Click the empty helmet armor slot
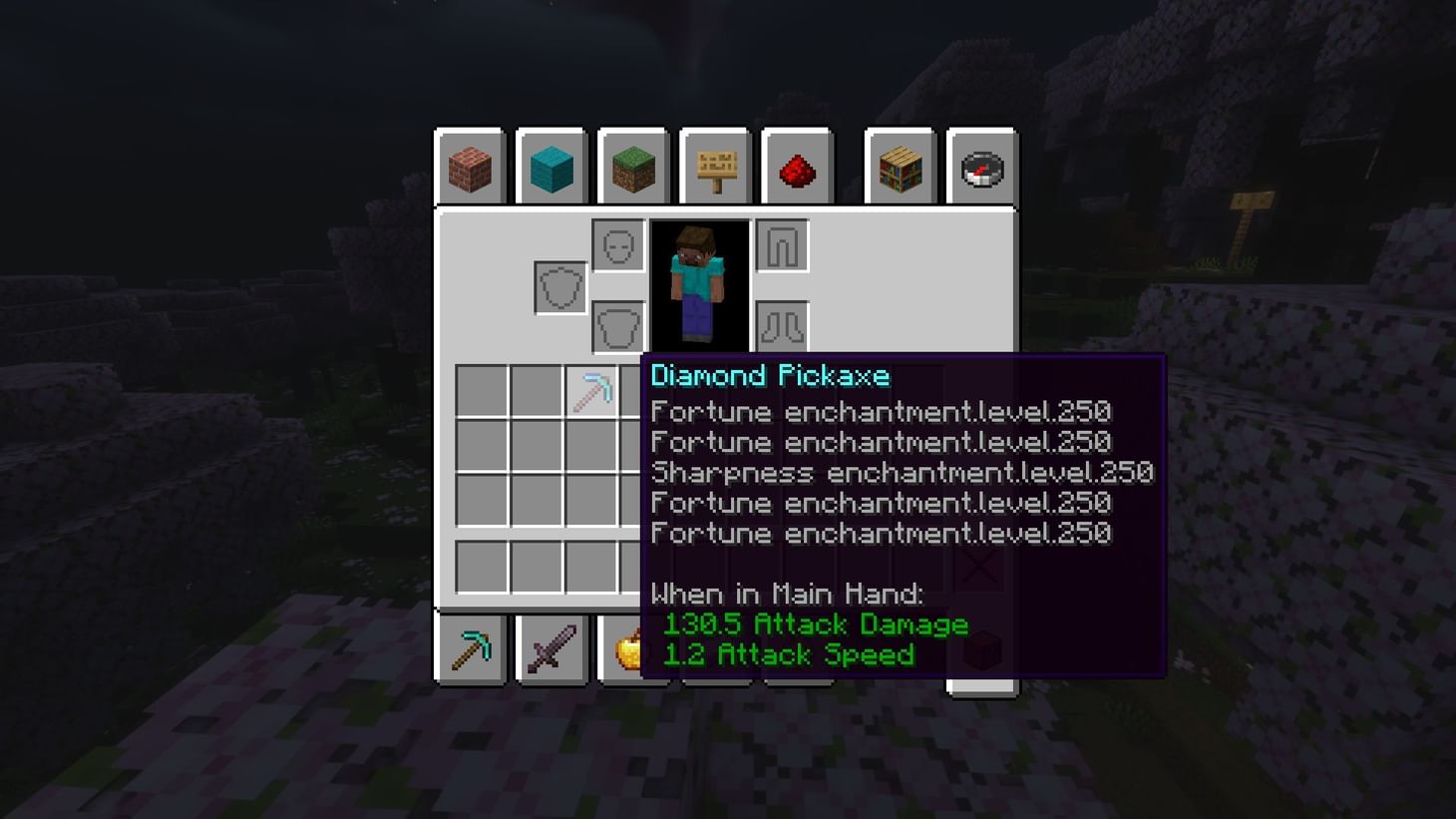The image size is (1456, 819). (618, 243)
